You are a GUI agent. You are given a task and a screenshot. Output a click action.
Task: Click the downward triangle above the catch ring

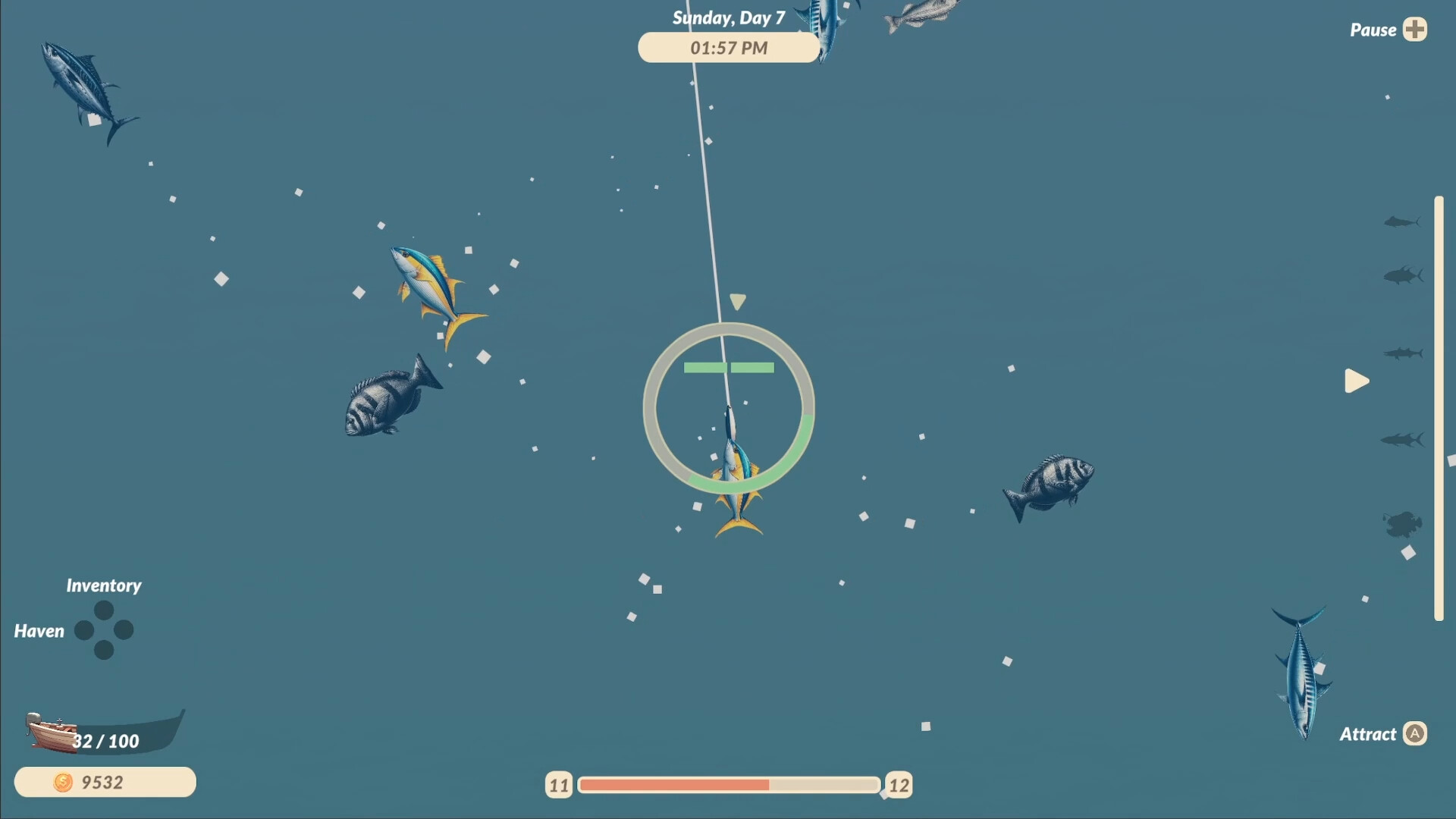(x=736, y=302)
